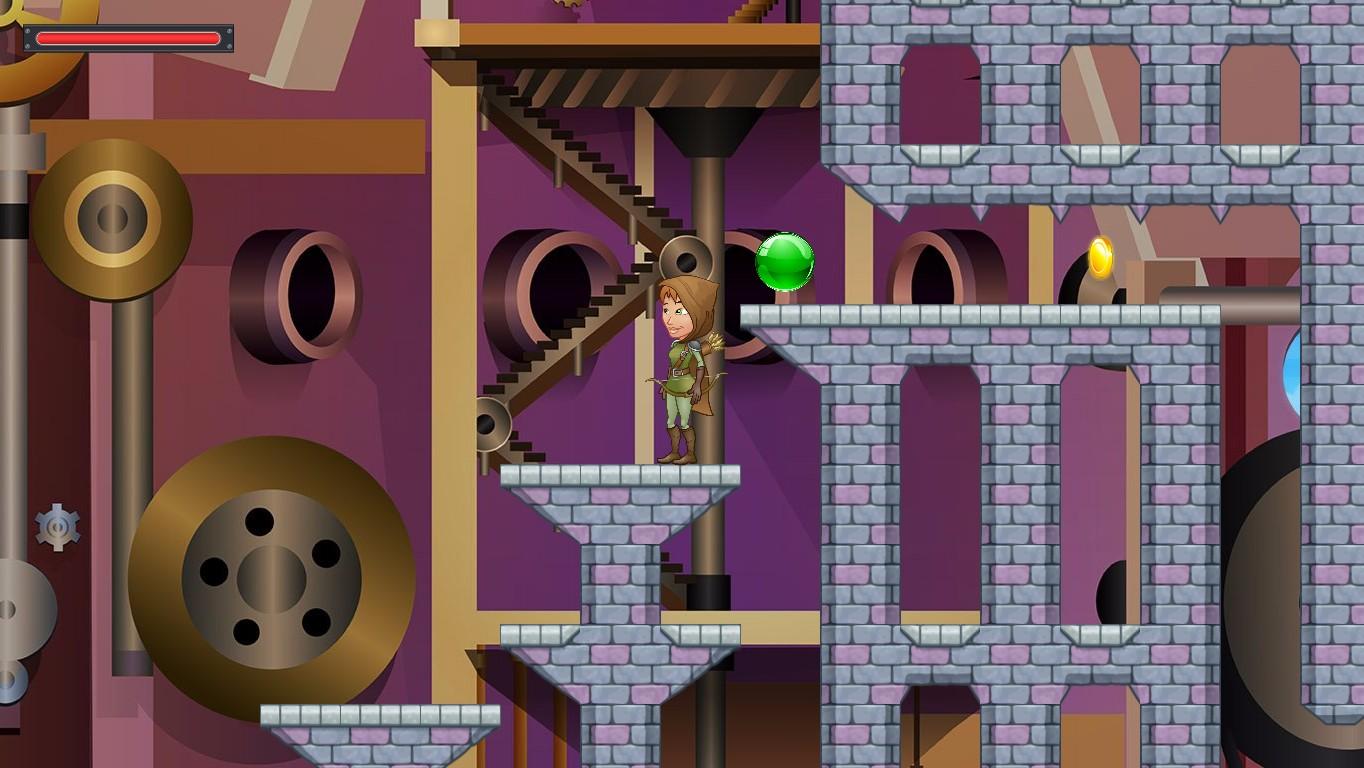This screenshot has width=1364, height=768.
Task: Click the green orb collectible
Action: 786,263
